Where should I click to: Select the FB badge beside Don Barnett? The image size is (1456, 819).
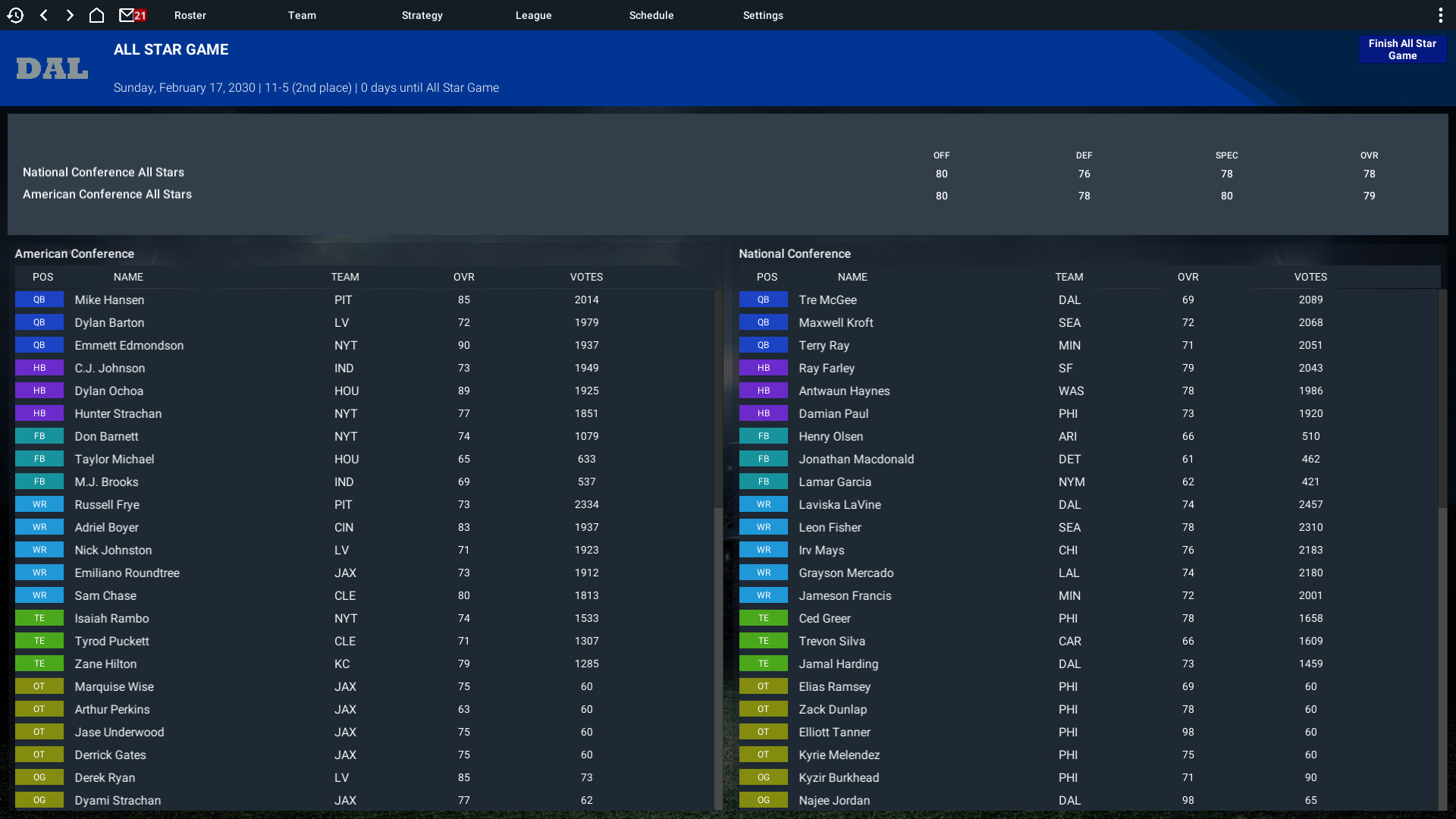39,436
